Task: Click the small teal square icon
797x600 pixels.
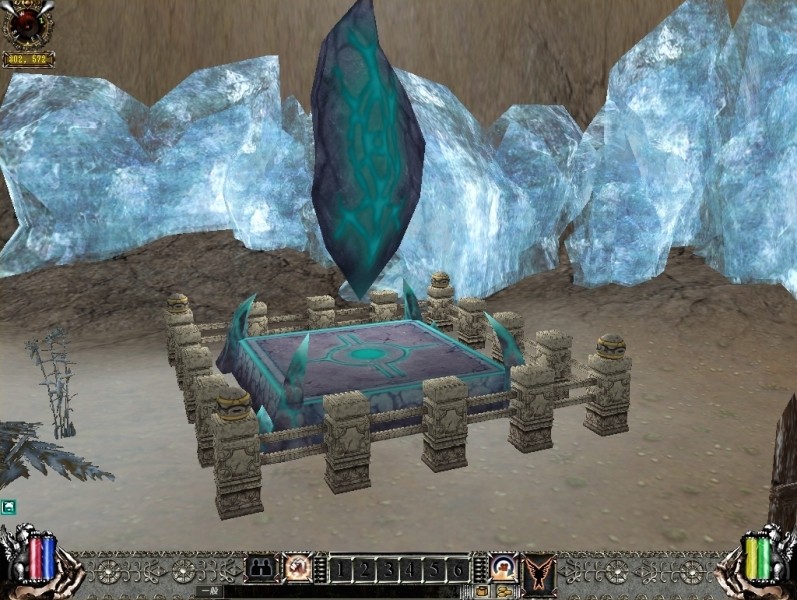Action: [x=8, y=507]
